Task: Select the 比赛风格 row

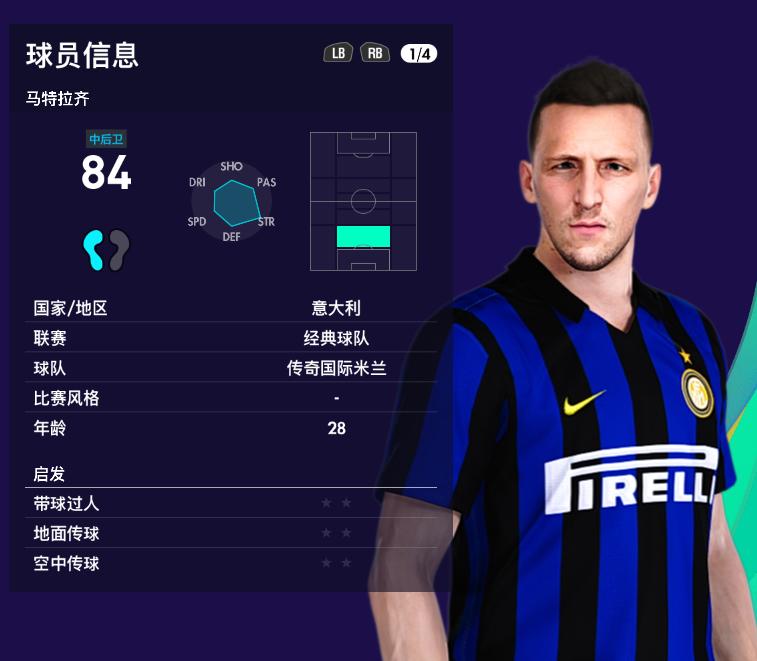Action: click(x=234, y=398)
